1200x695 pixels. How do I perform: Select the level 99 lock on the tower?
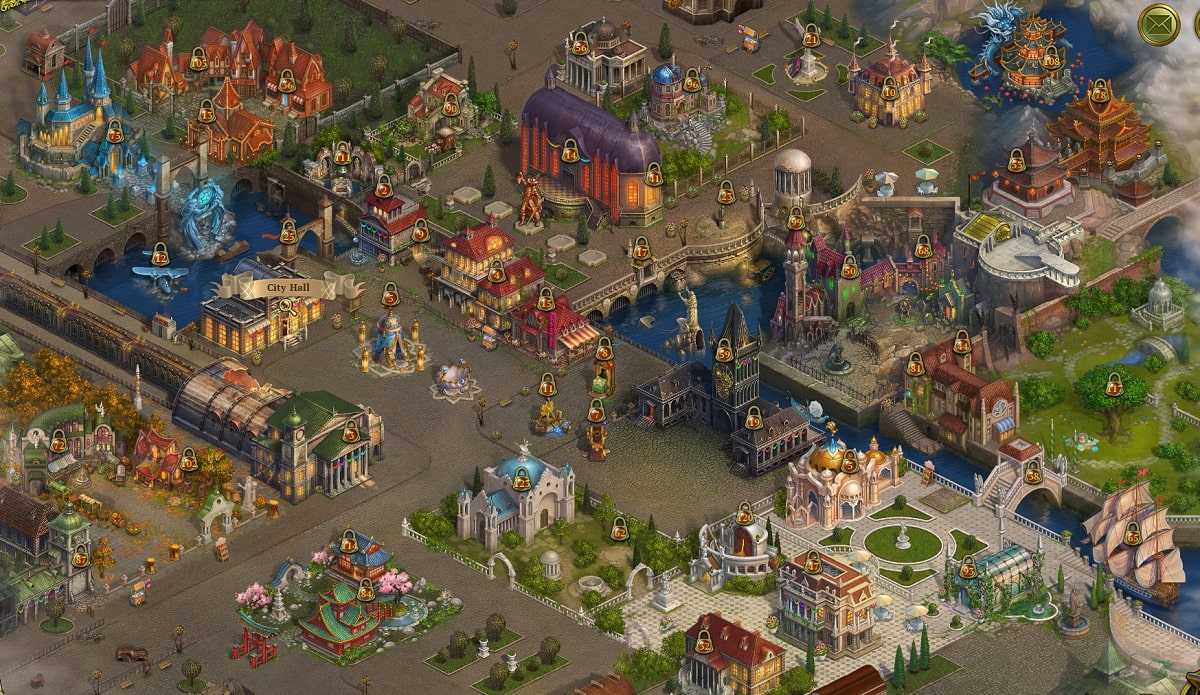(x=796, y=218)
